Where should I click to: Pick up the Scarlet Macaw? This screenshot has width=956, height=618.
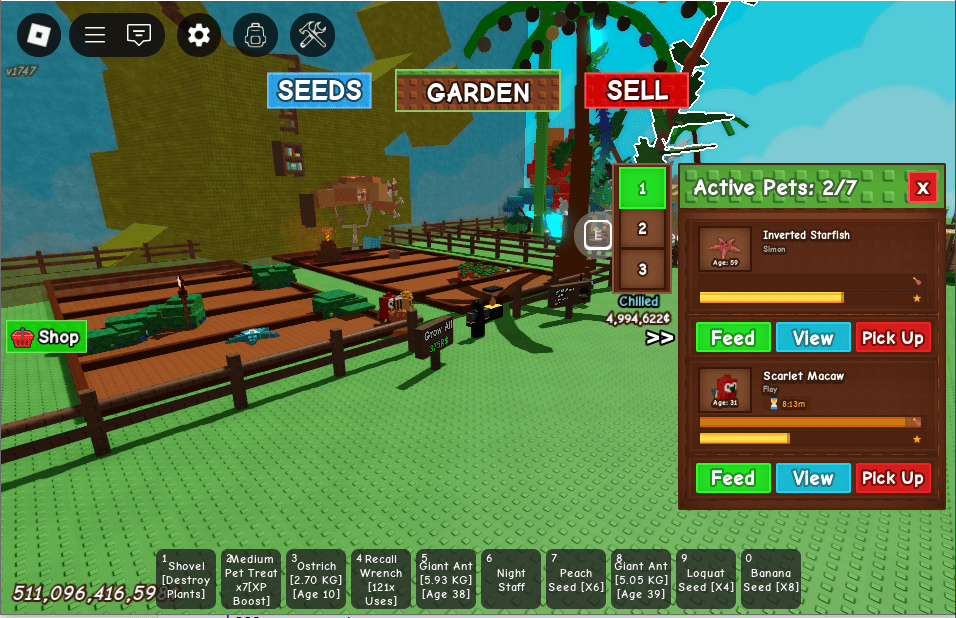click(892, 478)
